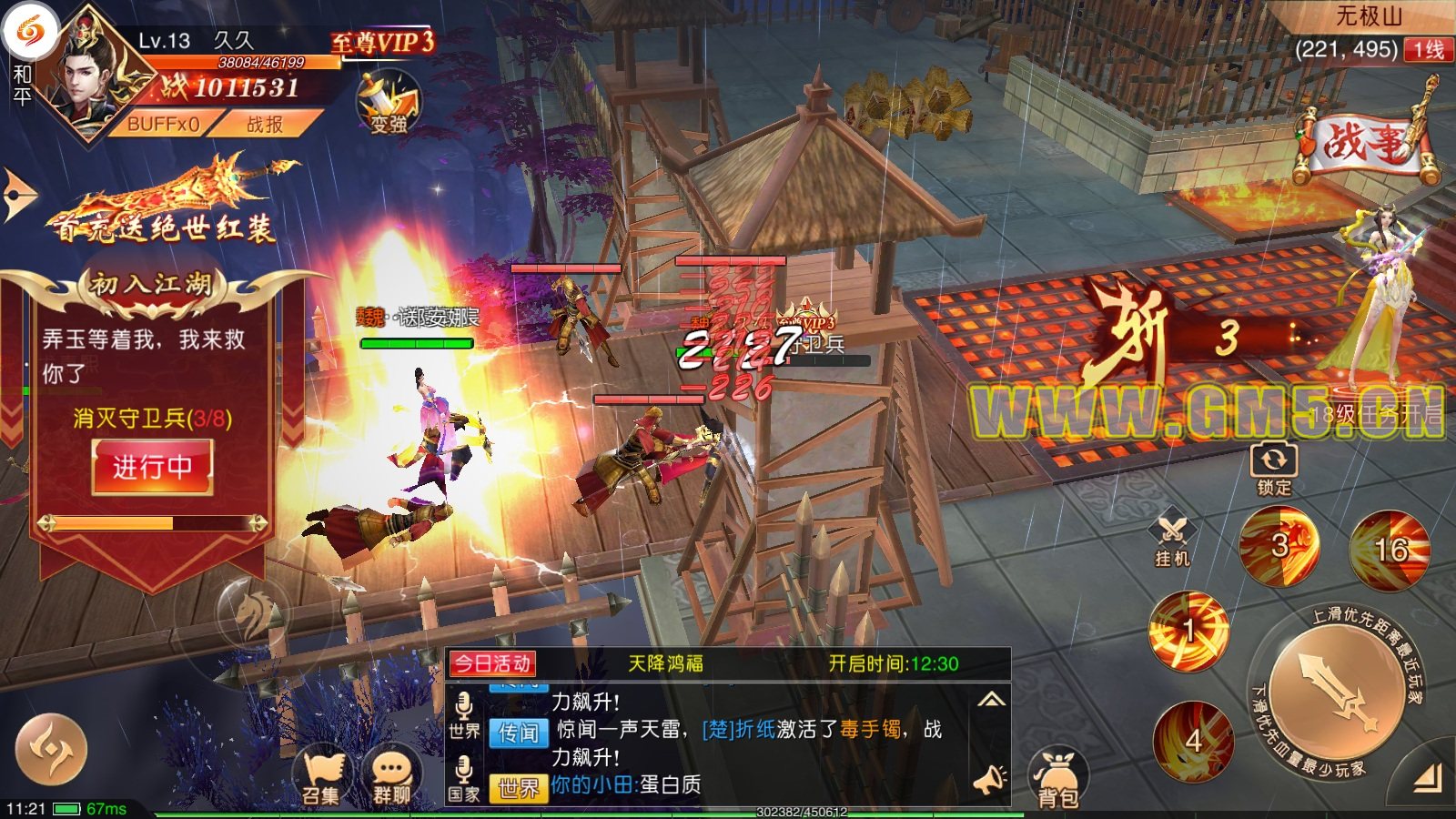
Task: Show the BUFFx0 buff list
Action: tap(163, 124)
